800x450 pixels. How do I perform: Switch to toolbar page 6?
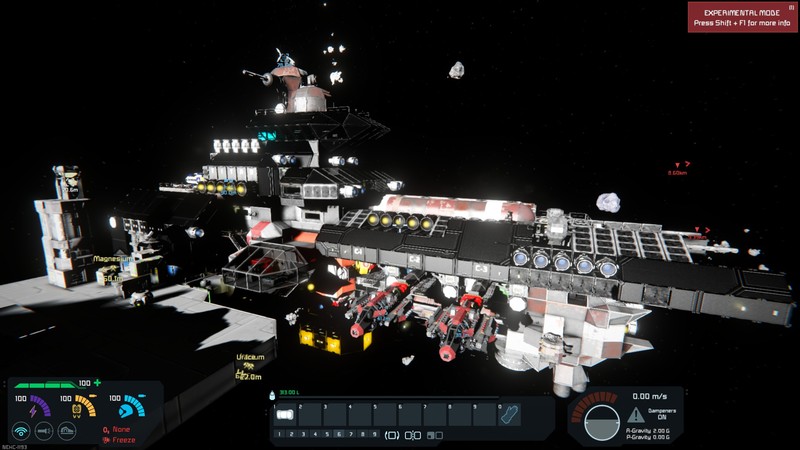pyautogui.click(x=338, y=435)
